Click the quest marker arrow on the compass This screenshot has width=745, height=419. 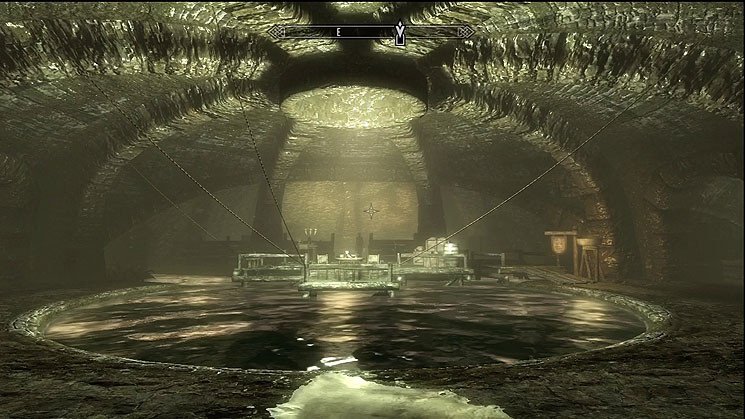pyautogui.click(x=400, y=33)
